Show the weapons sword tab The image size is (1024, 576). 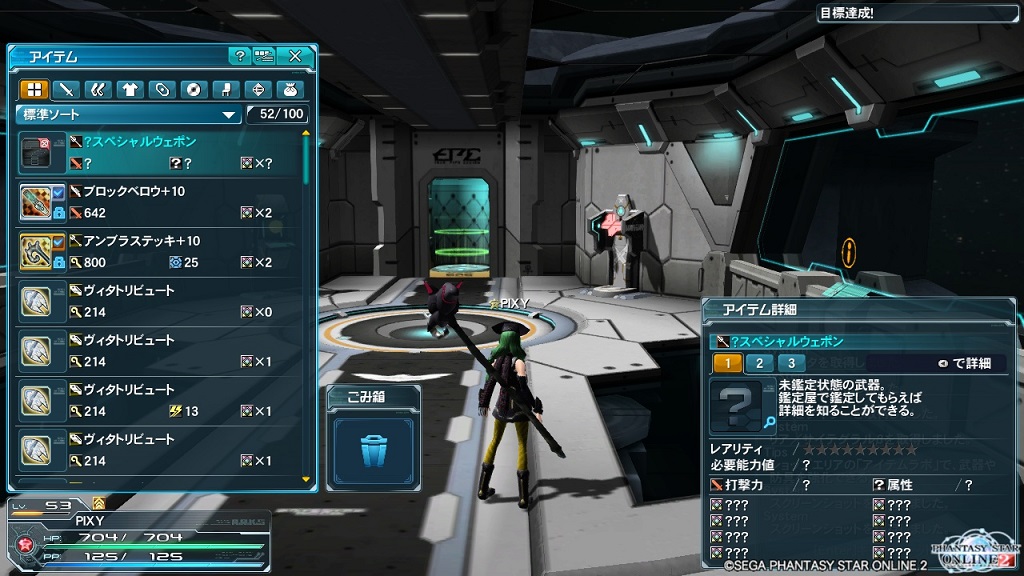point(66,89)
